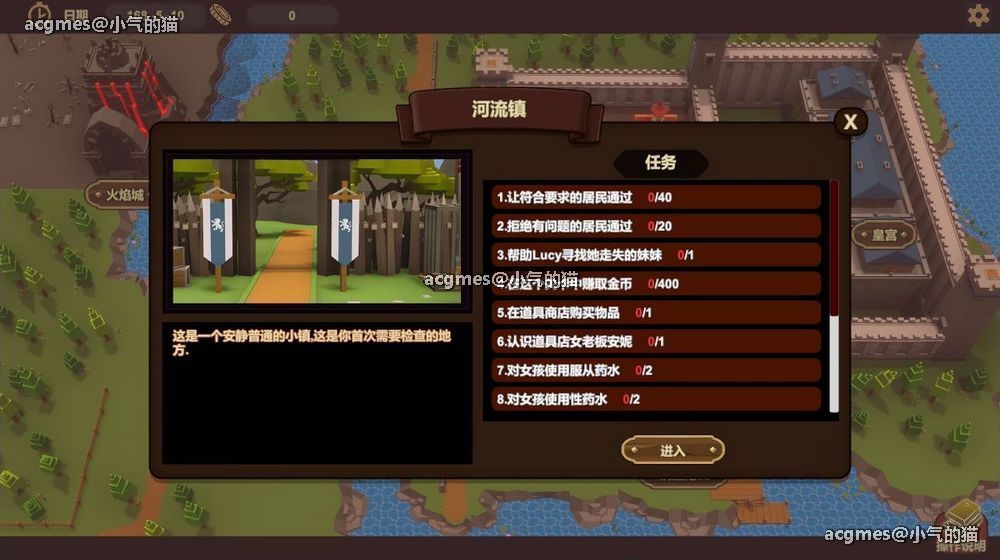Close the 河流镇 dialog with X
Image resolution: width=1000 pixels, height=560 pixels.
point(850,122)
